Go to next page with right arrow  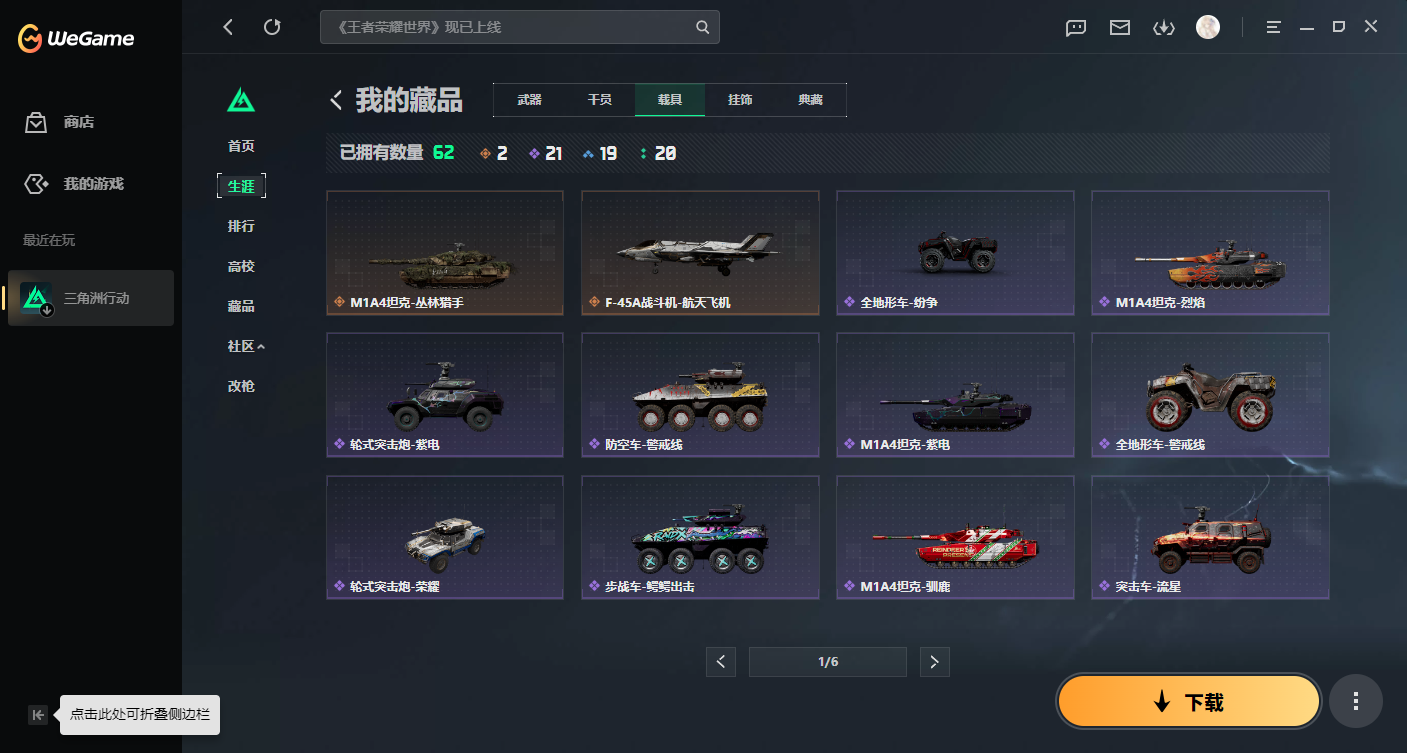934,661
